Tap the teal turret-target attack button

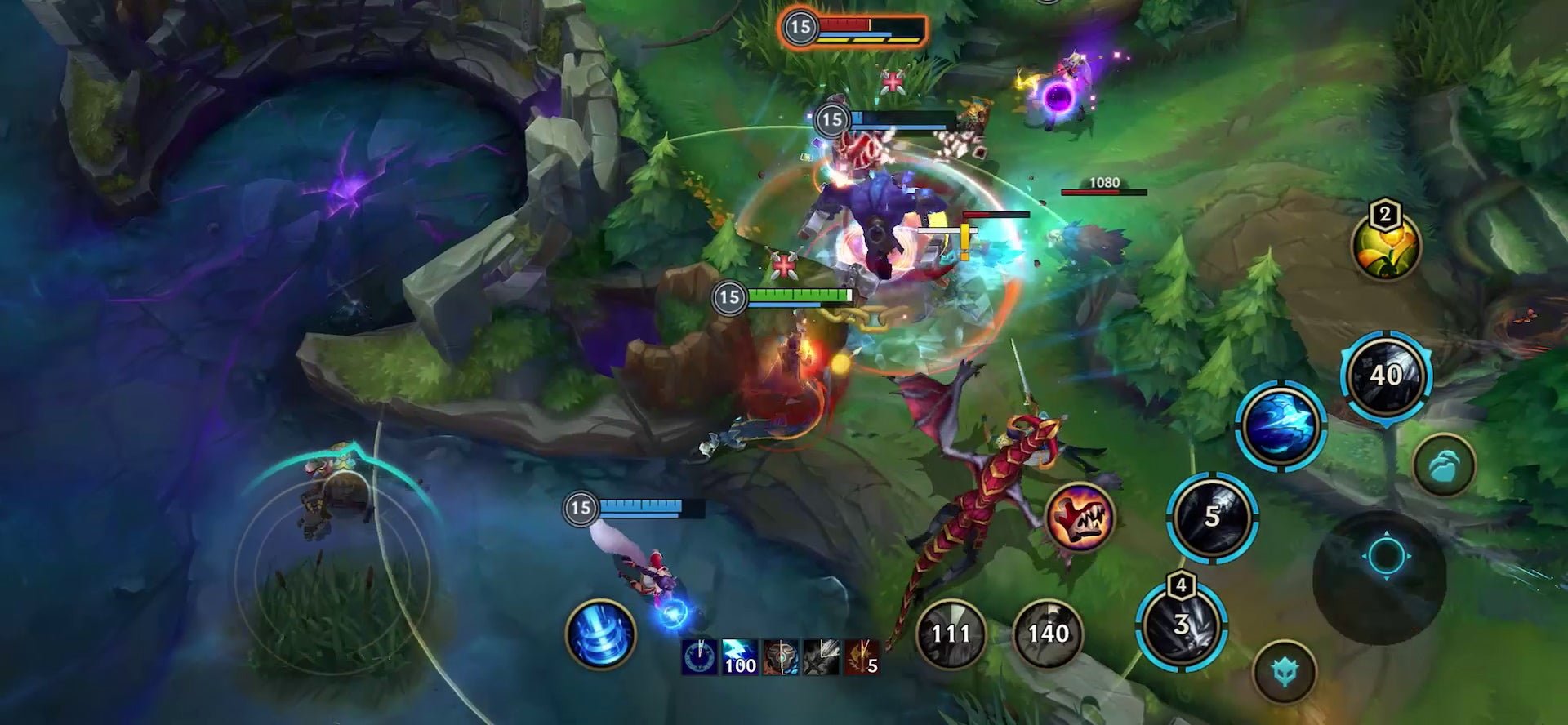(x=1284, y=671)
